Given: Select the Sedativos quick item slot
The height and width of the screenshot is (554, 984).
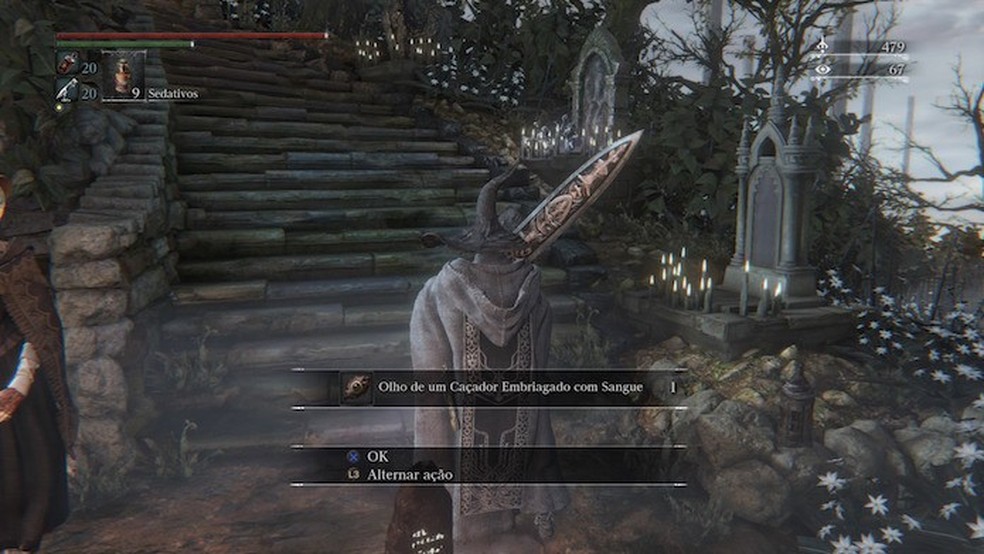Looking at the screenshot, I should pyautogui.click(x=124, y=73).
